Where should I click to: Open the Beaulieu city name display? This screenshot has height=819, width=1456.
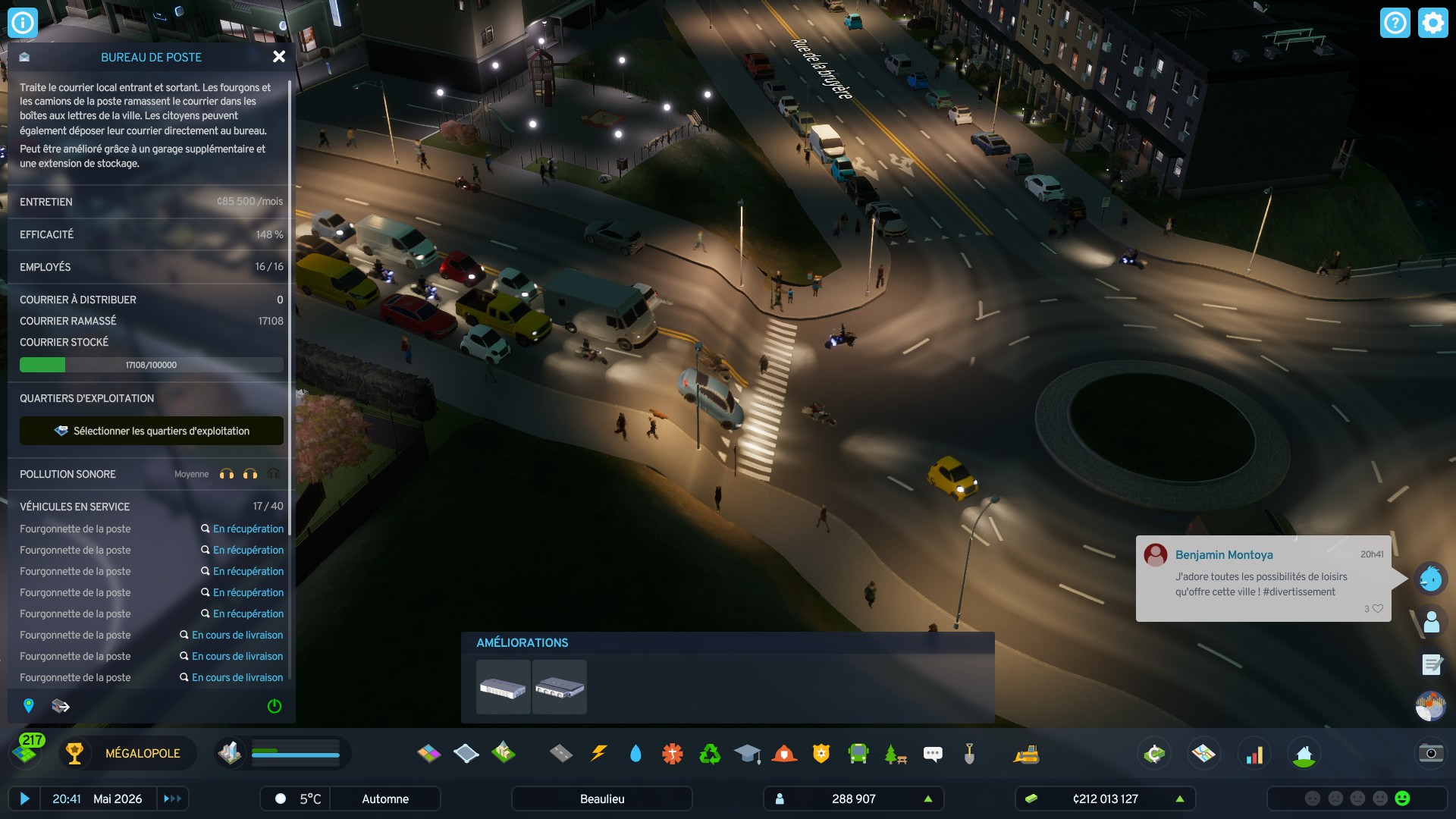tap(601, 799)
